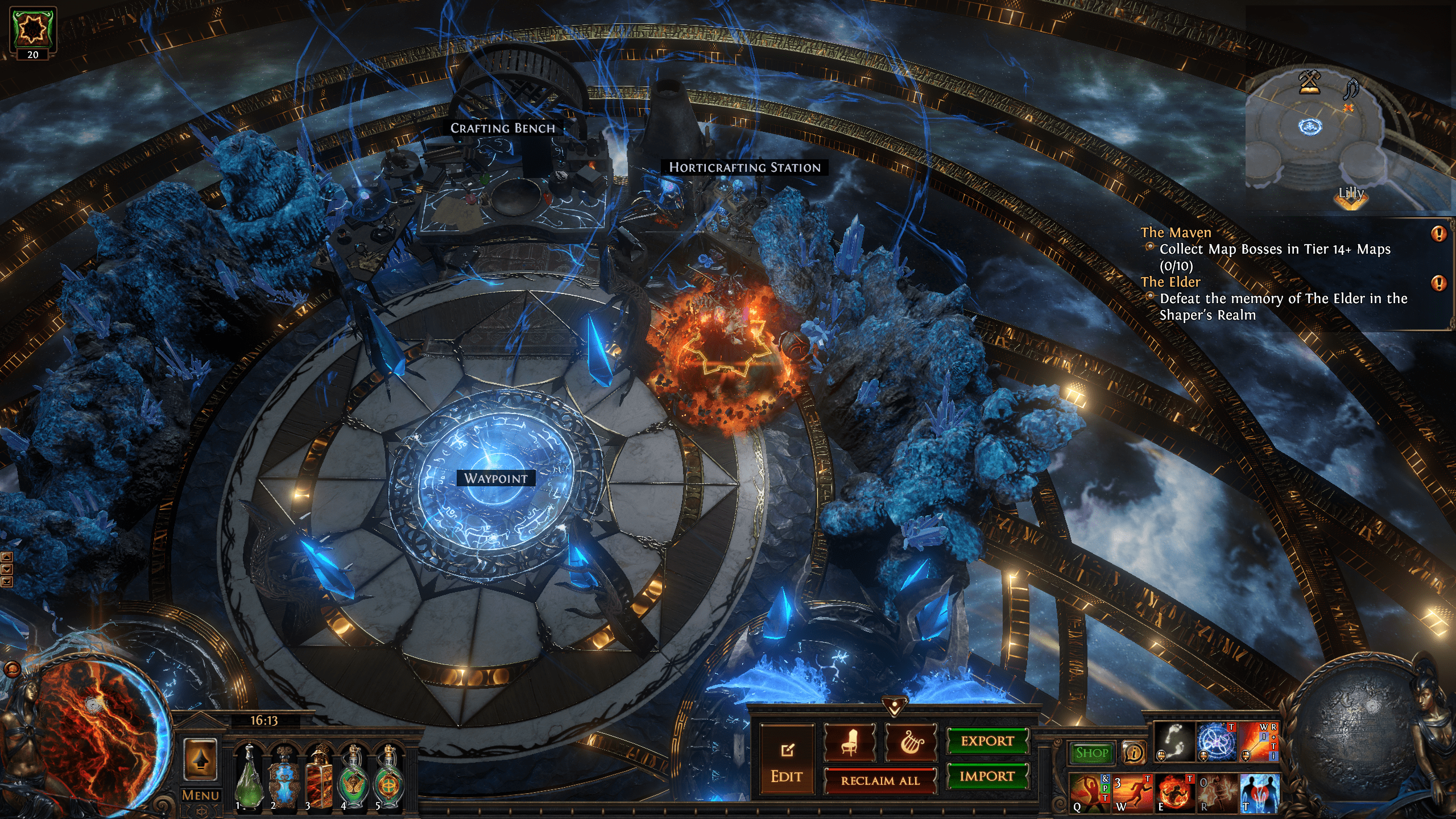
Task: Open the hideout Edit mode
Action: (787, 760)
